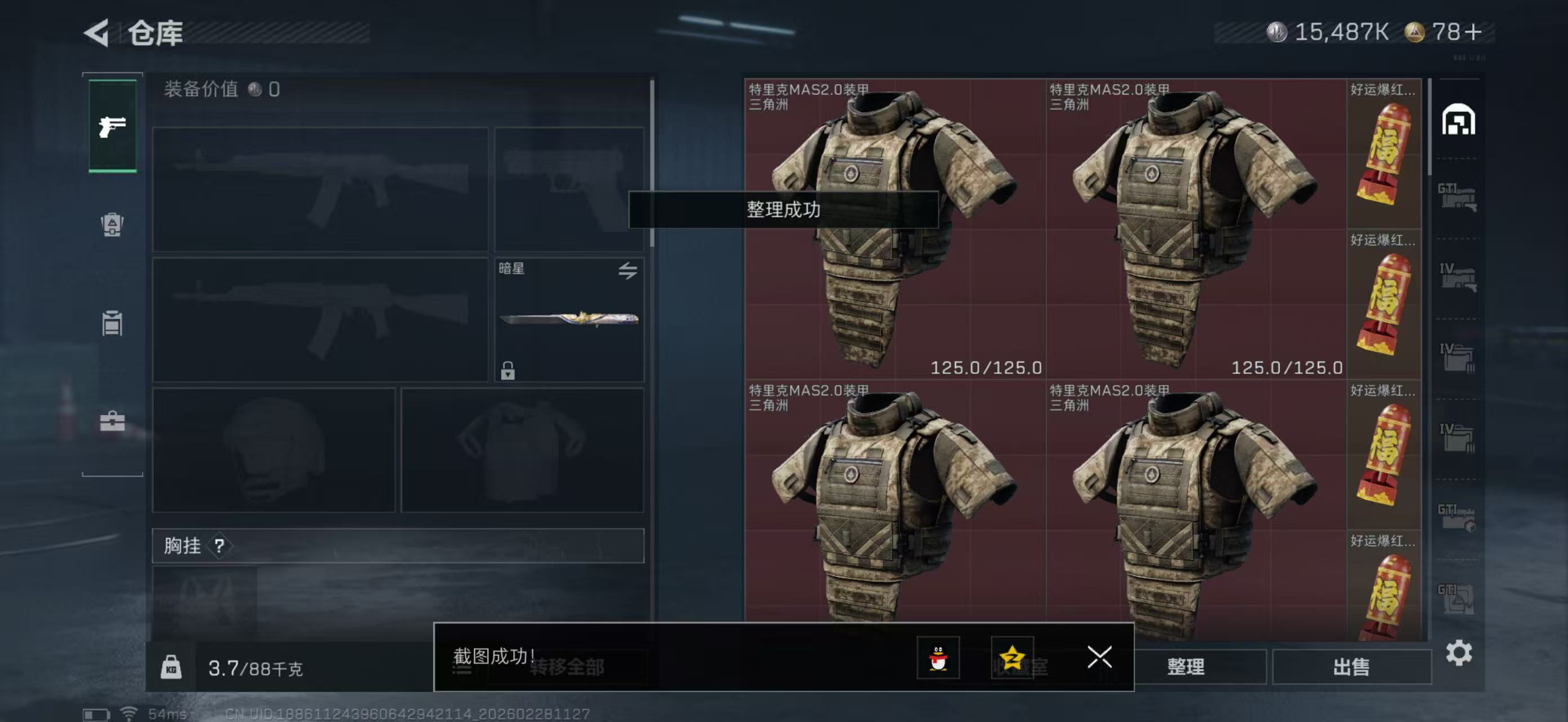1568x722 pixels.
Task: Open the toolbox category icon
Action: [x=112, y=419]
